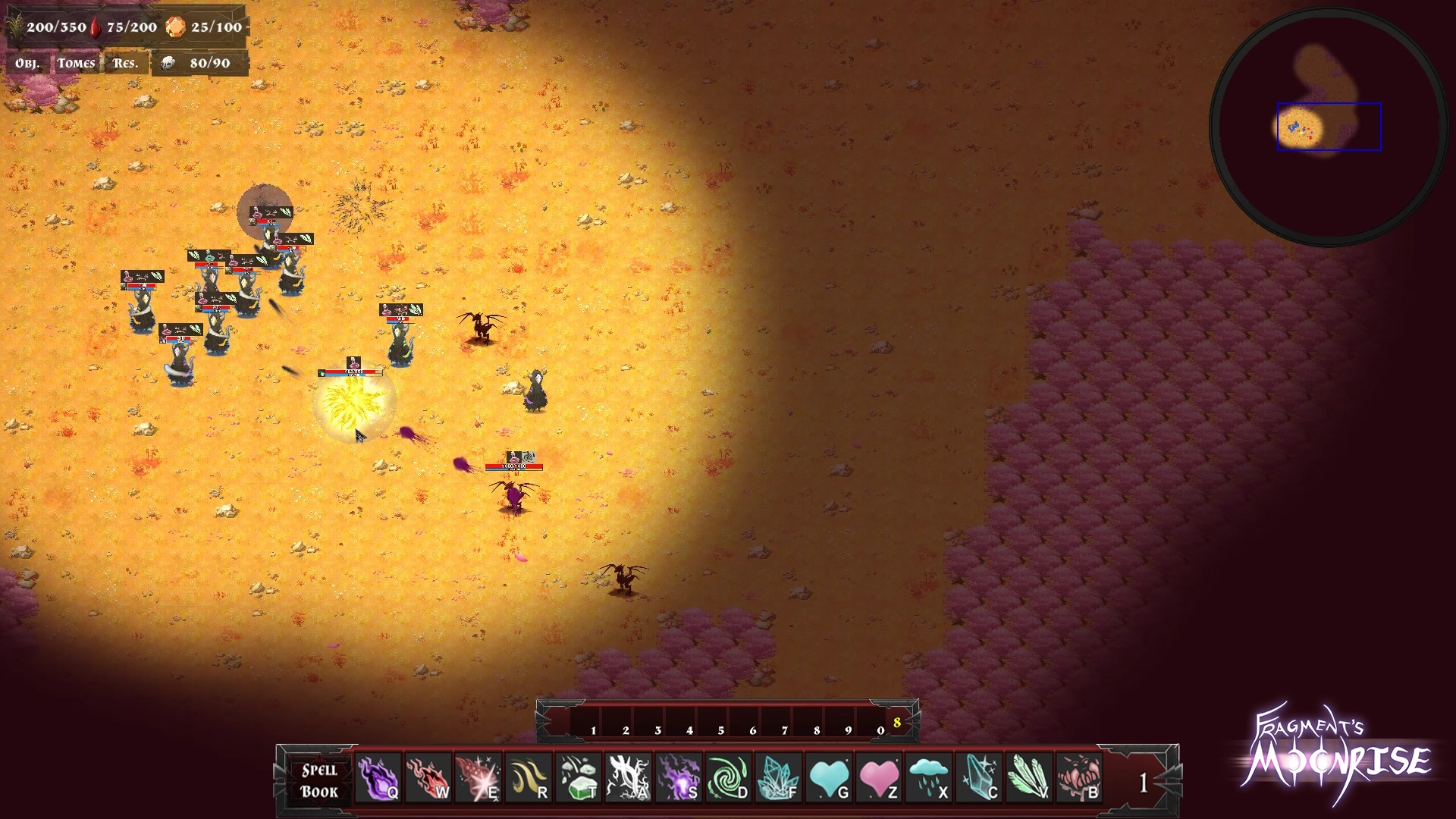This screenshot has height=819, width=1456.
Task: Open the Obj. objectives panel
Action: [x=27, y=64]
